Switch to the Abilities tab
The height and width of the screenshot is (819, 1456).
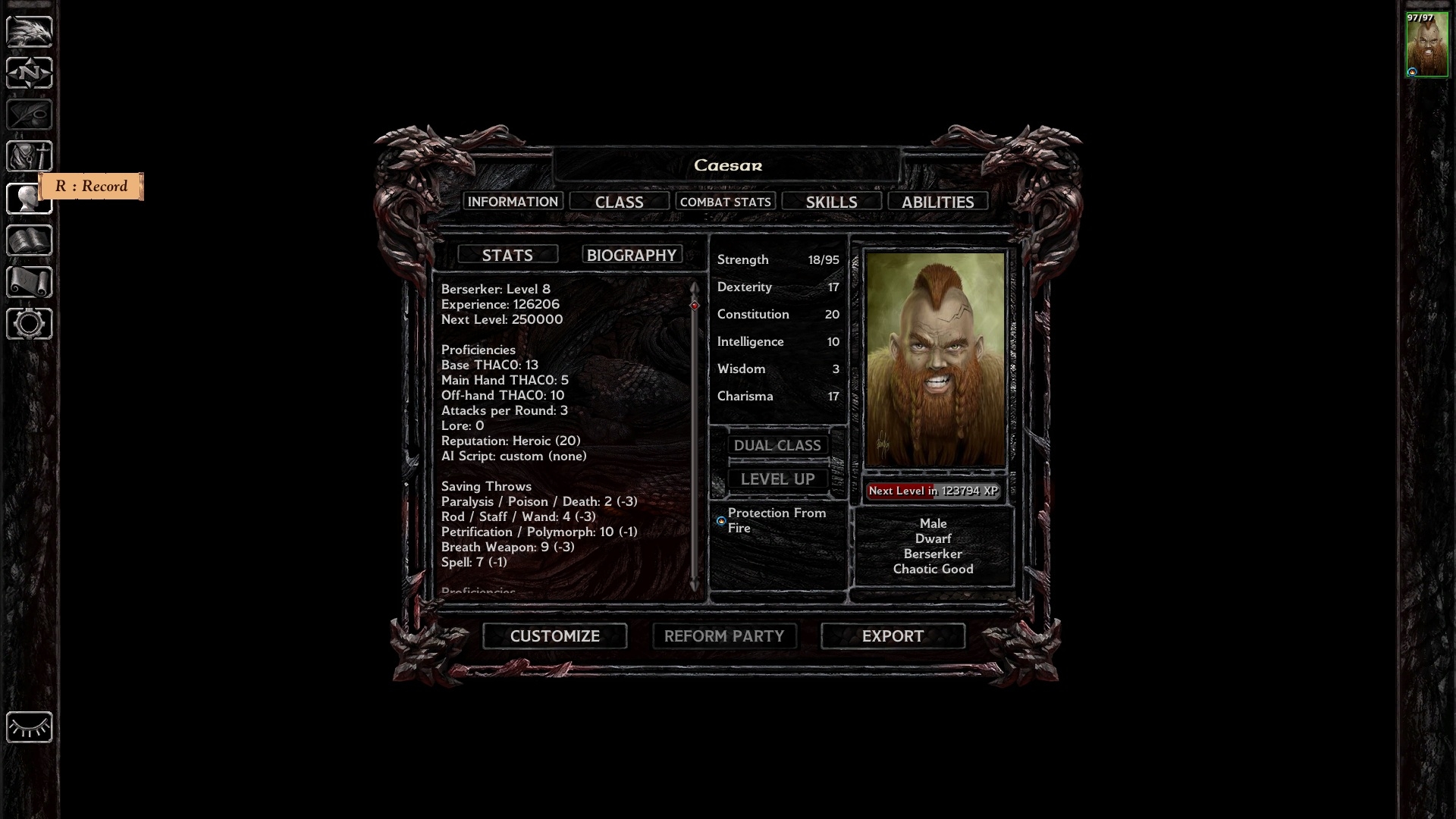[938, 201]
